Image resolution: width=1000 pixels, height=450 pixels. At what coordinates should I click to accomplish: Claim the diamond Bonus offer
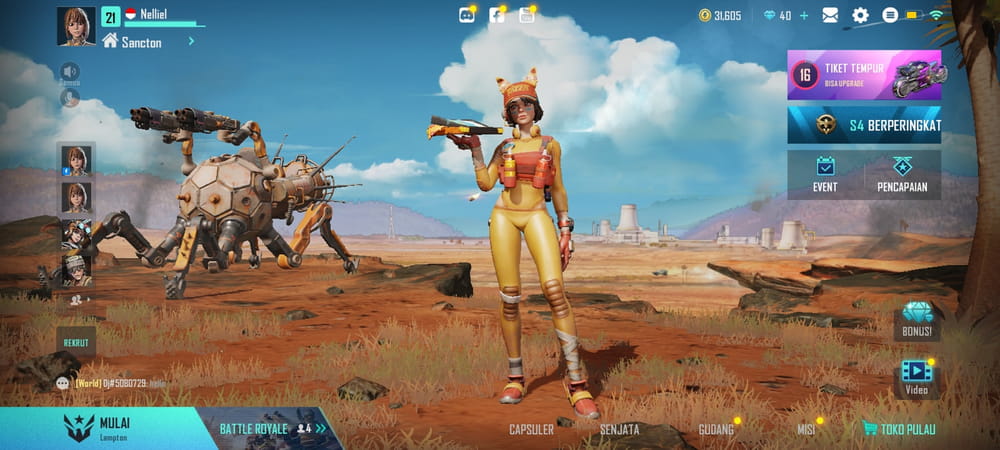click(916, 320)
